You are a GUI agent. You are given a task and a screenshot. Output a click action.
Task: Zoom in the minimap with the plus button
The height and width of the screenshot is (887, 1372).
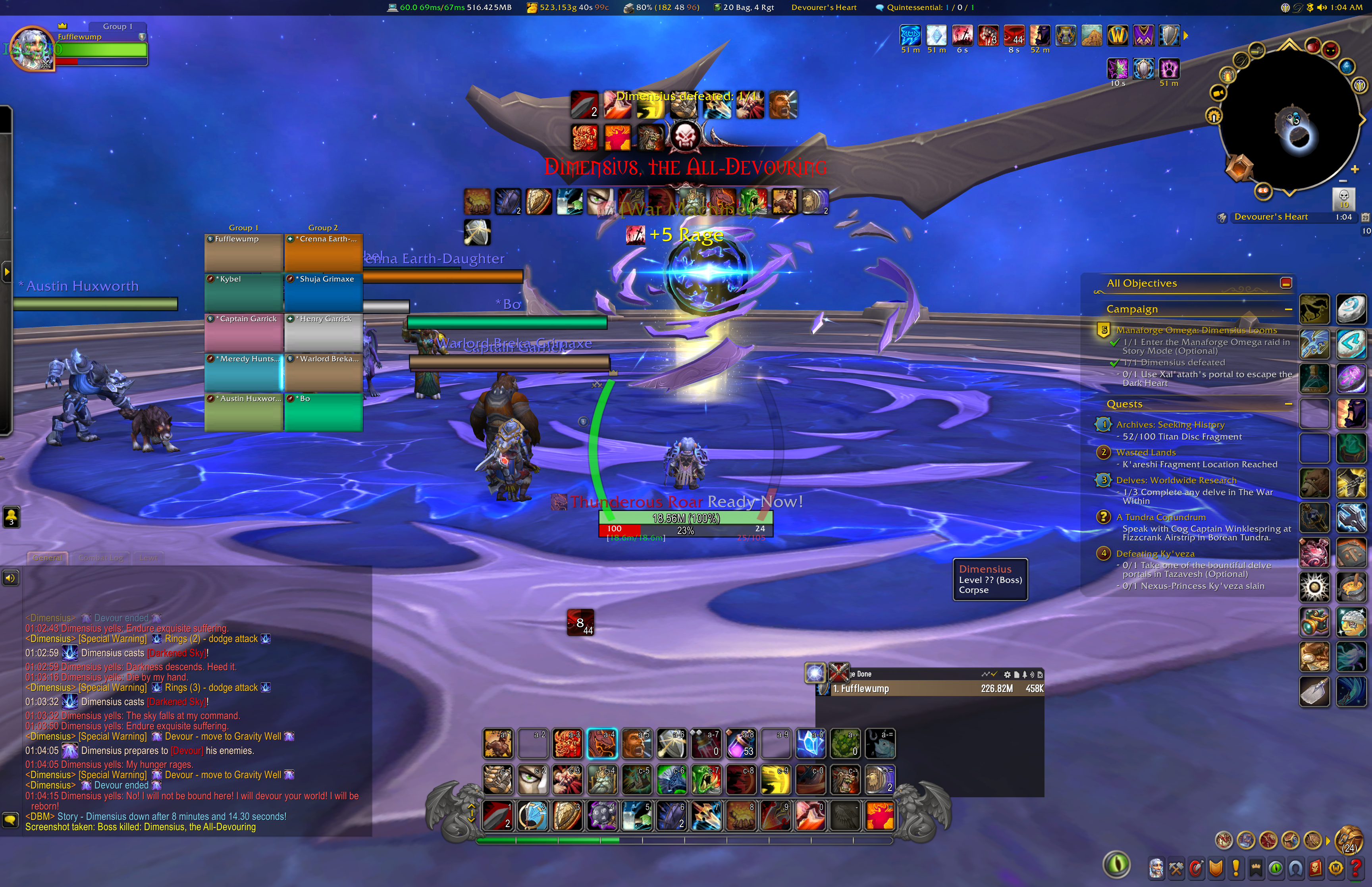coord(1355,169)
